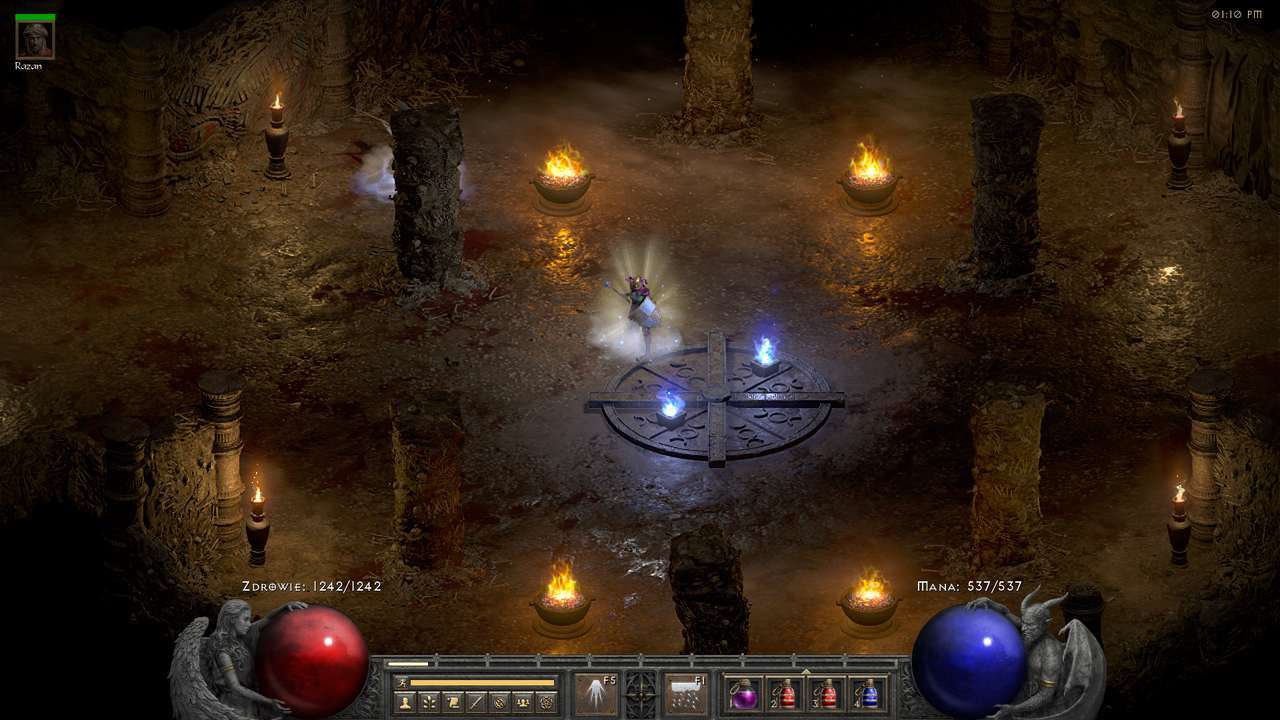This screenshot has height=720, width=1280.
Task: Change the right skill marked F1
Action: [x=686, y=694]
